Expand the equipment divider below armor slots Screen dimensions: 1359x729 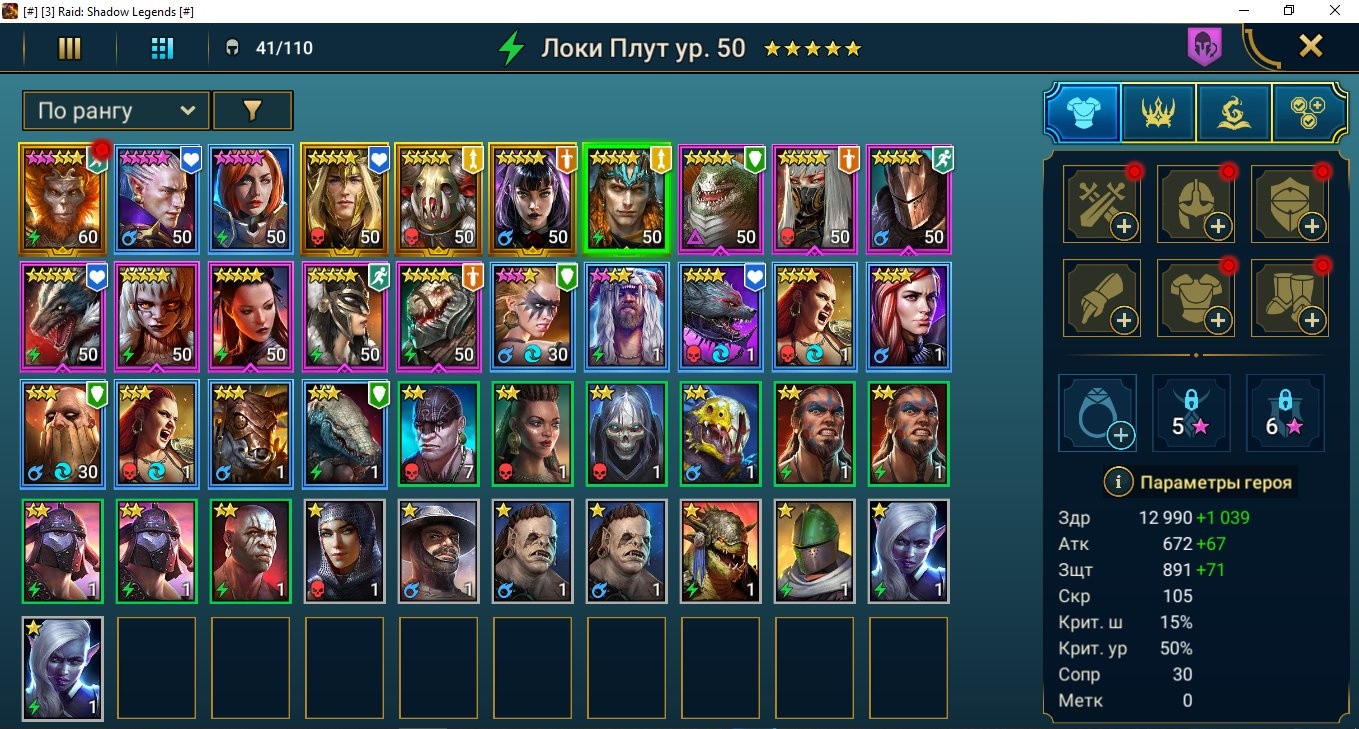click(x=1196, y=355)
